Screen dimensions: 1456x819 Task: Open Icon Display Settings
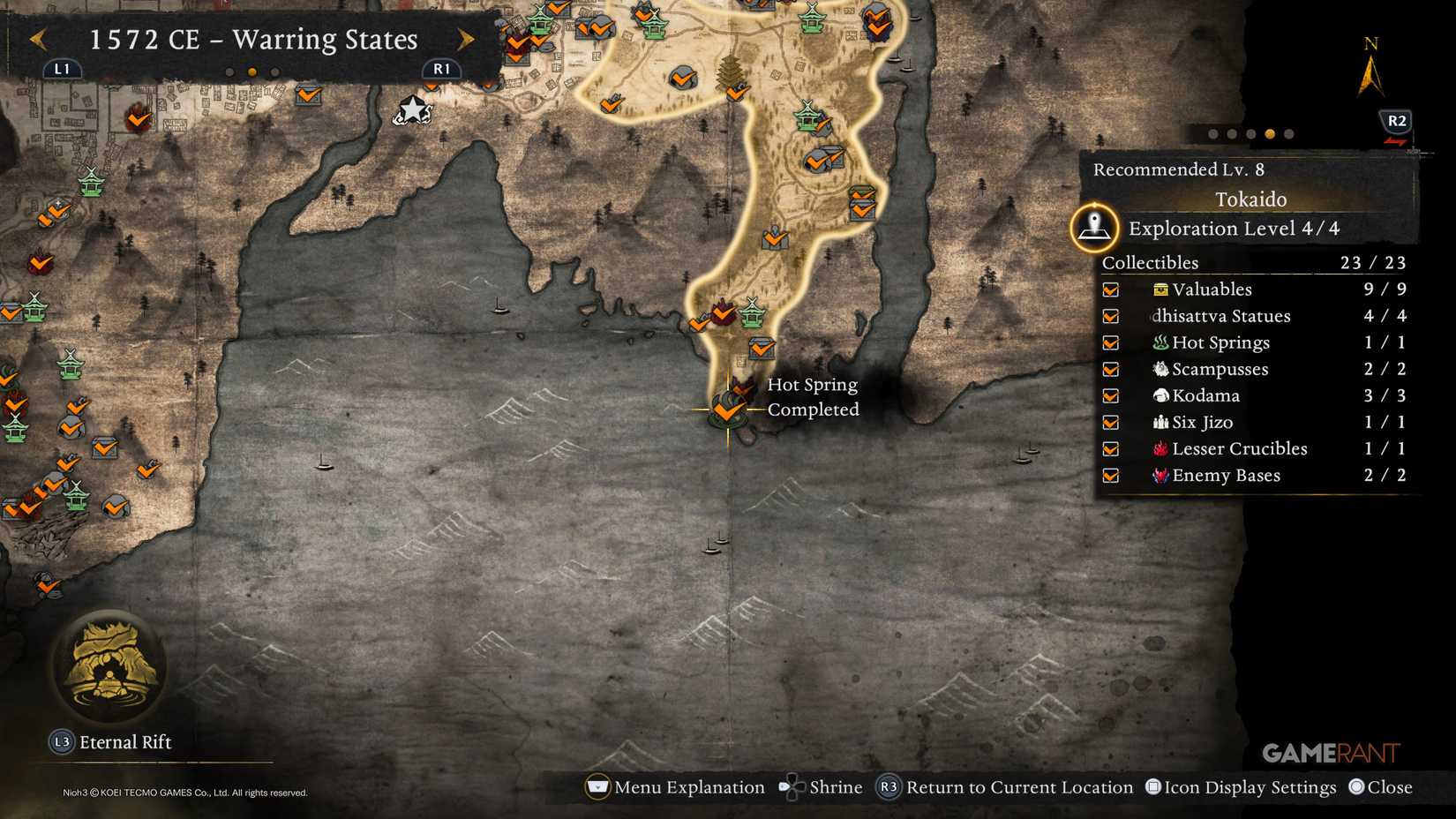pyautogui.click(x=1152, y=786)
